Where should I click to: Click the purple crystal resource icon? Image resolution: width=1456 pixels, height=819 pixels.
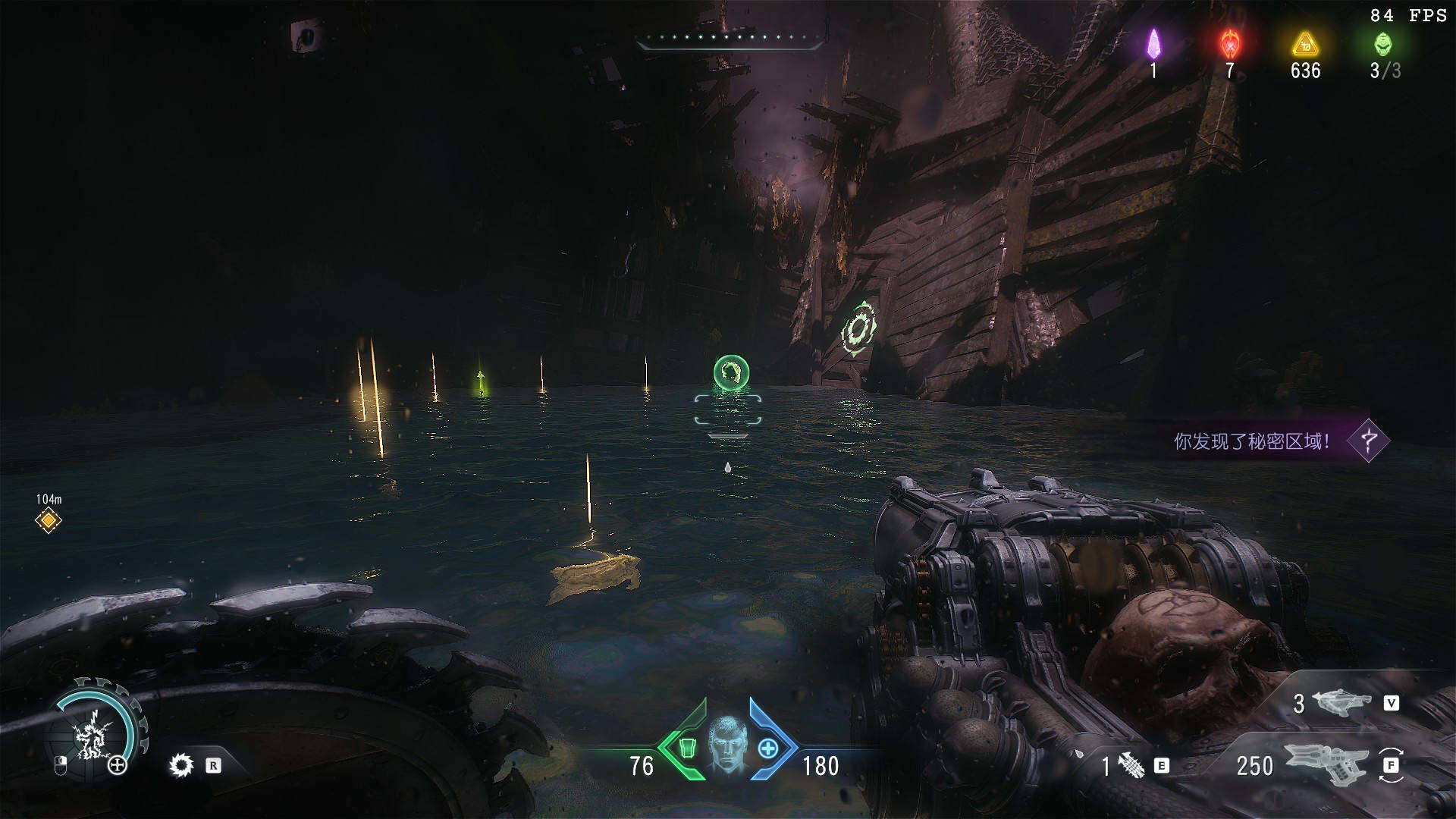[1153, 44]
